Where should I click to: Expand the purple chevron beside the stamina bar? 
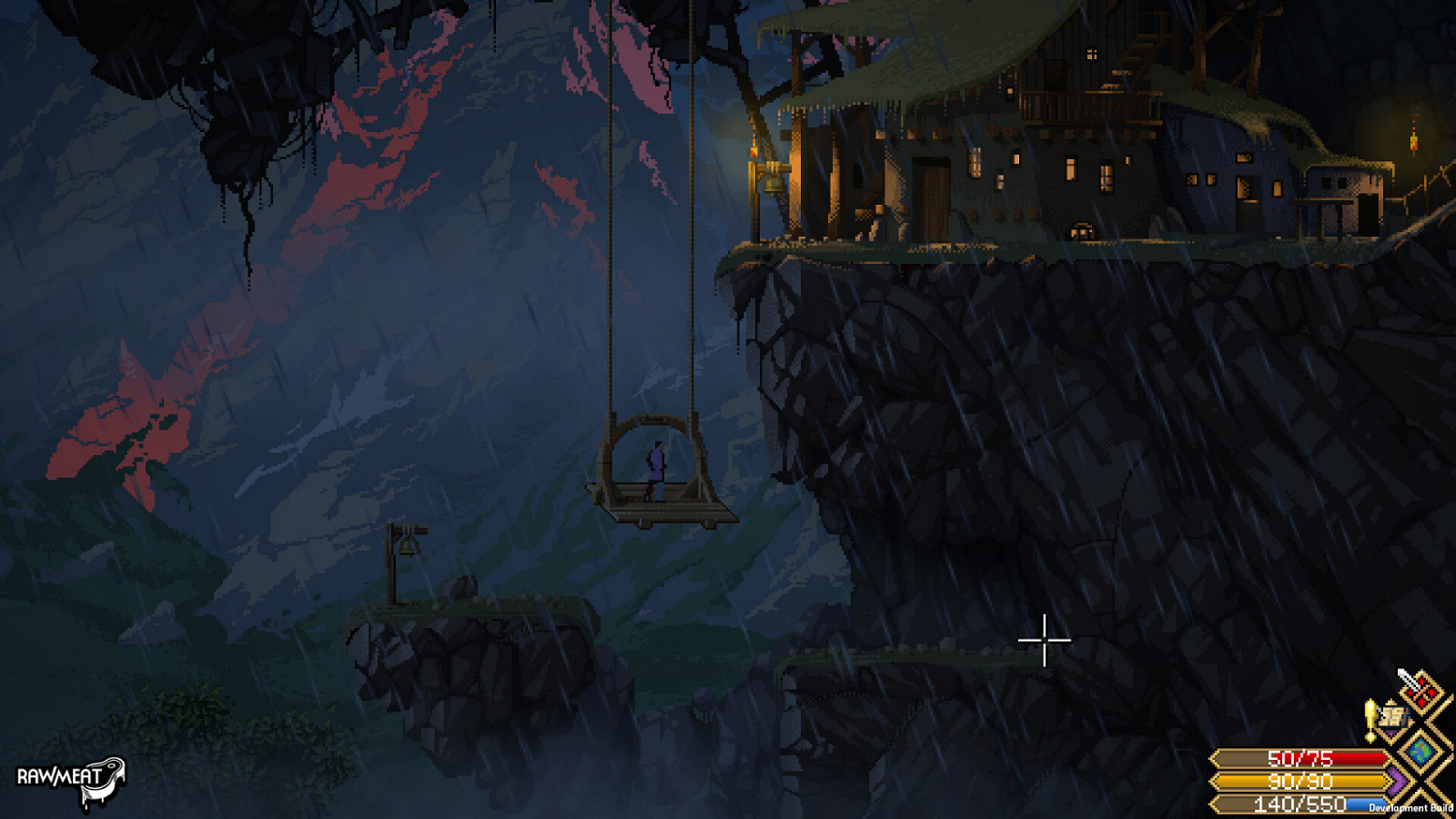1396,781
